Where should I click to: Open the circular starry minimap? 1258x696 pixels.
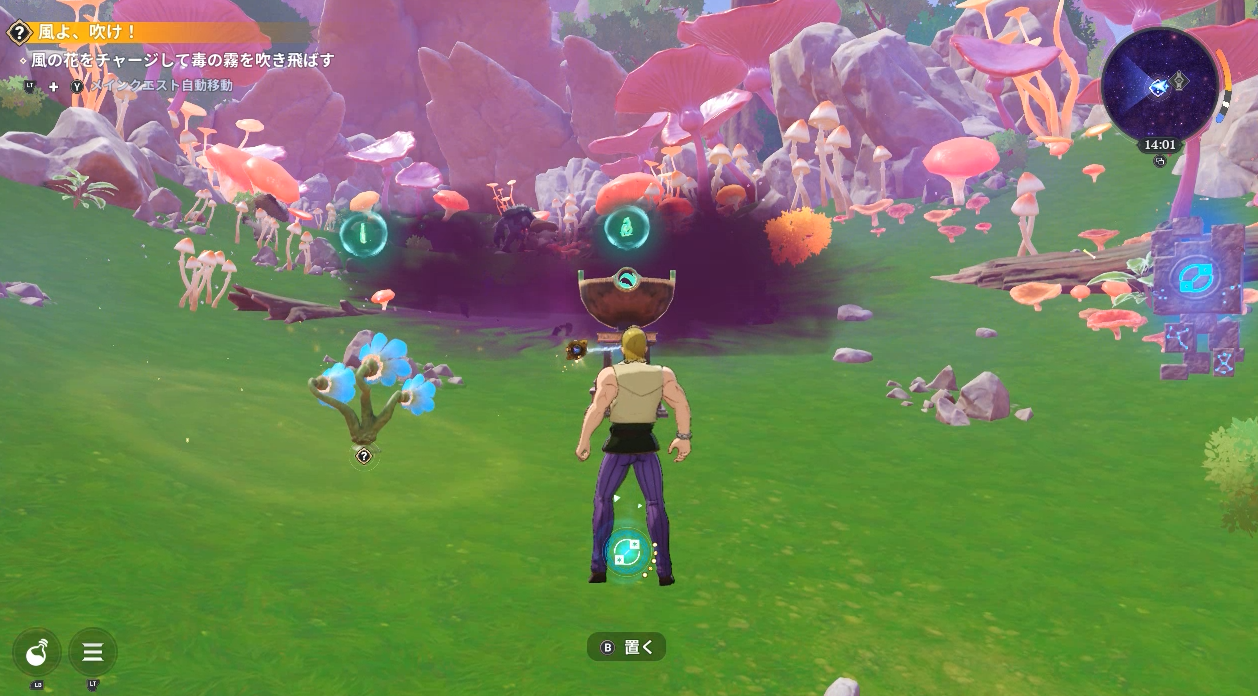coord(1159,87)
